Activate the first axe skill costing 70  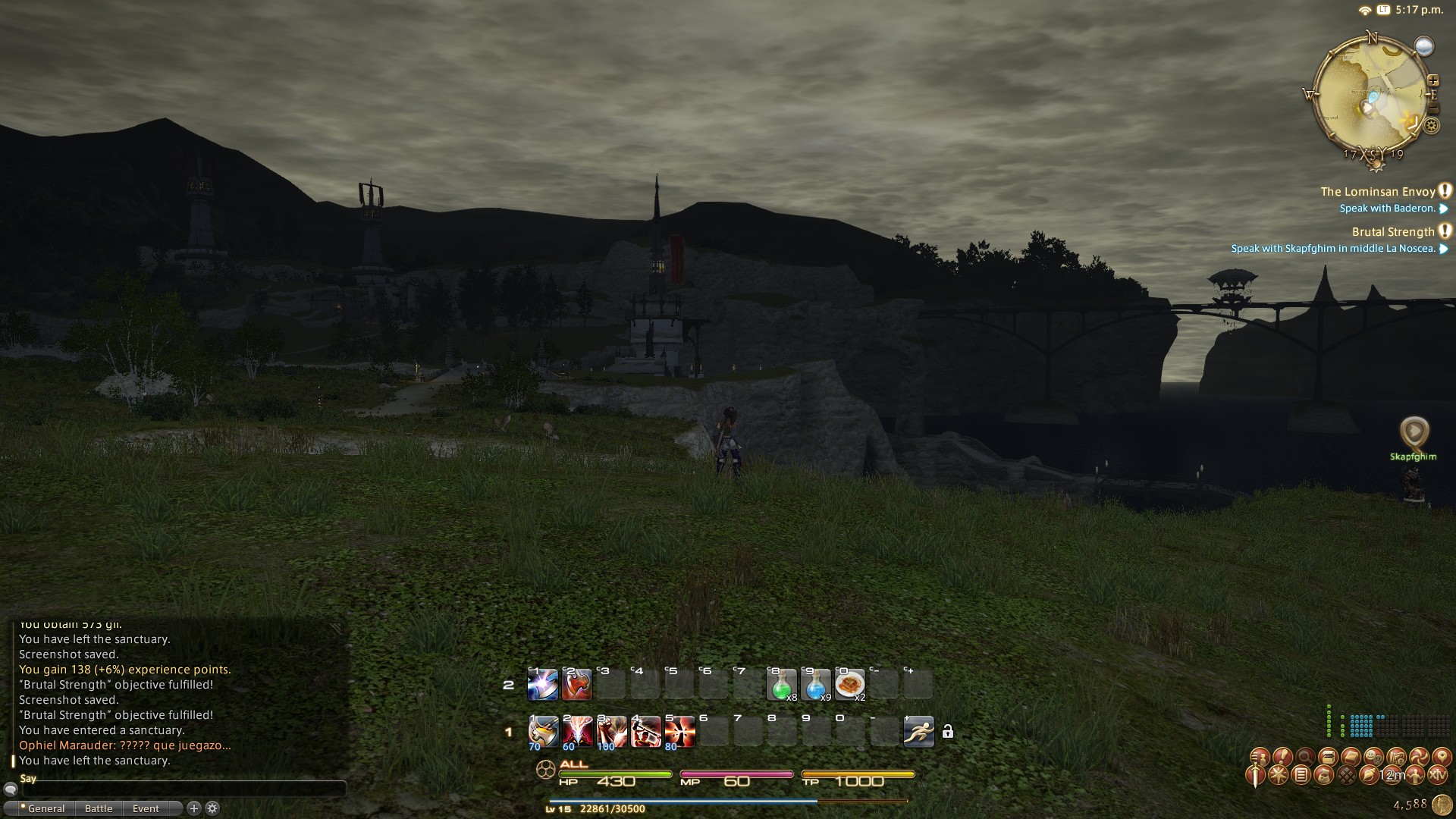click(543, 732)
